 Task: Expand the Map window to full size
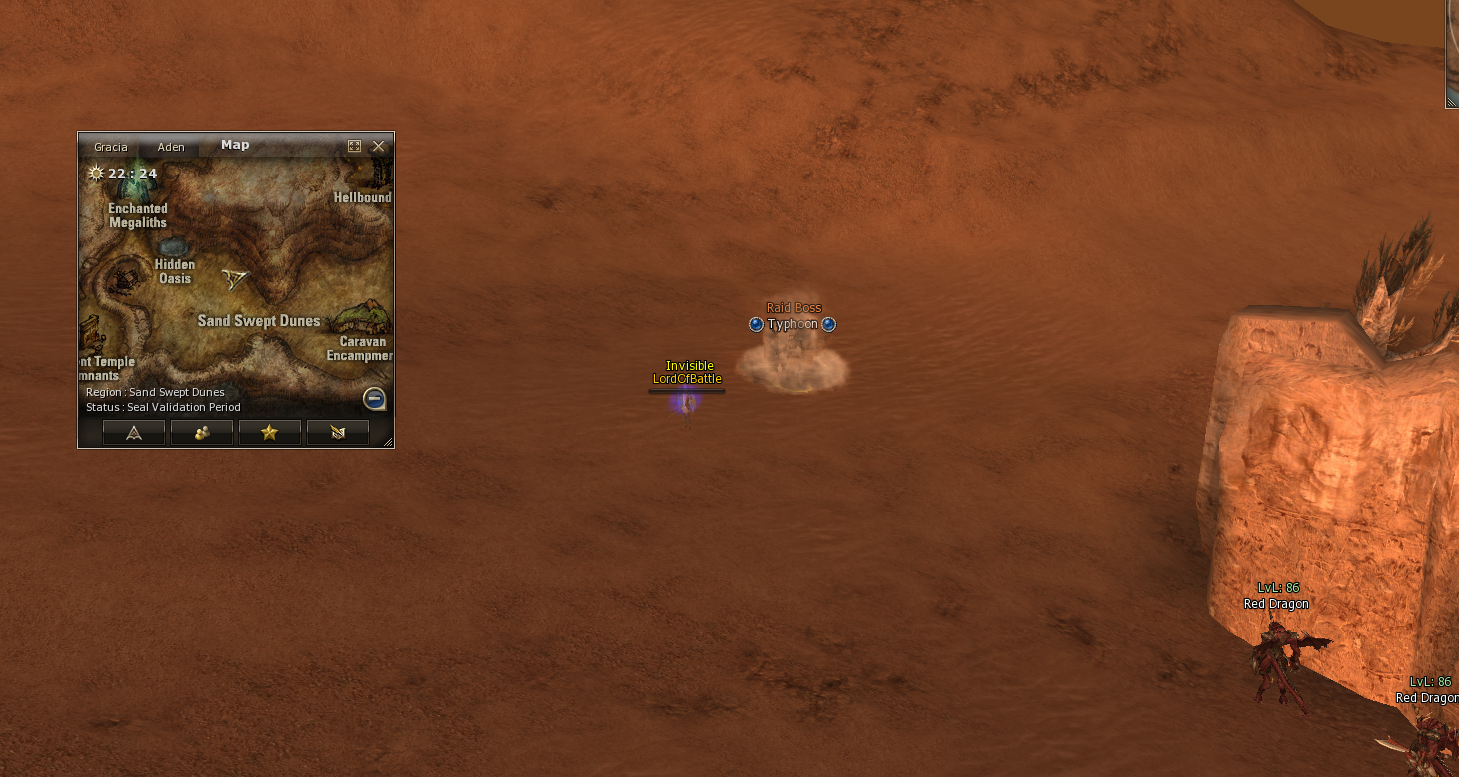[x=354, y=146]
